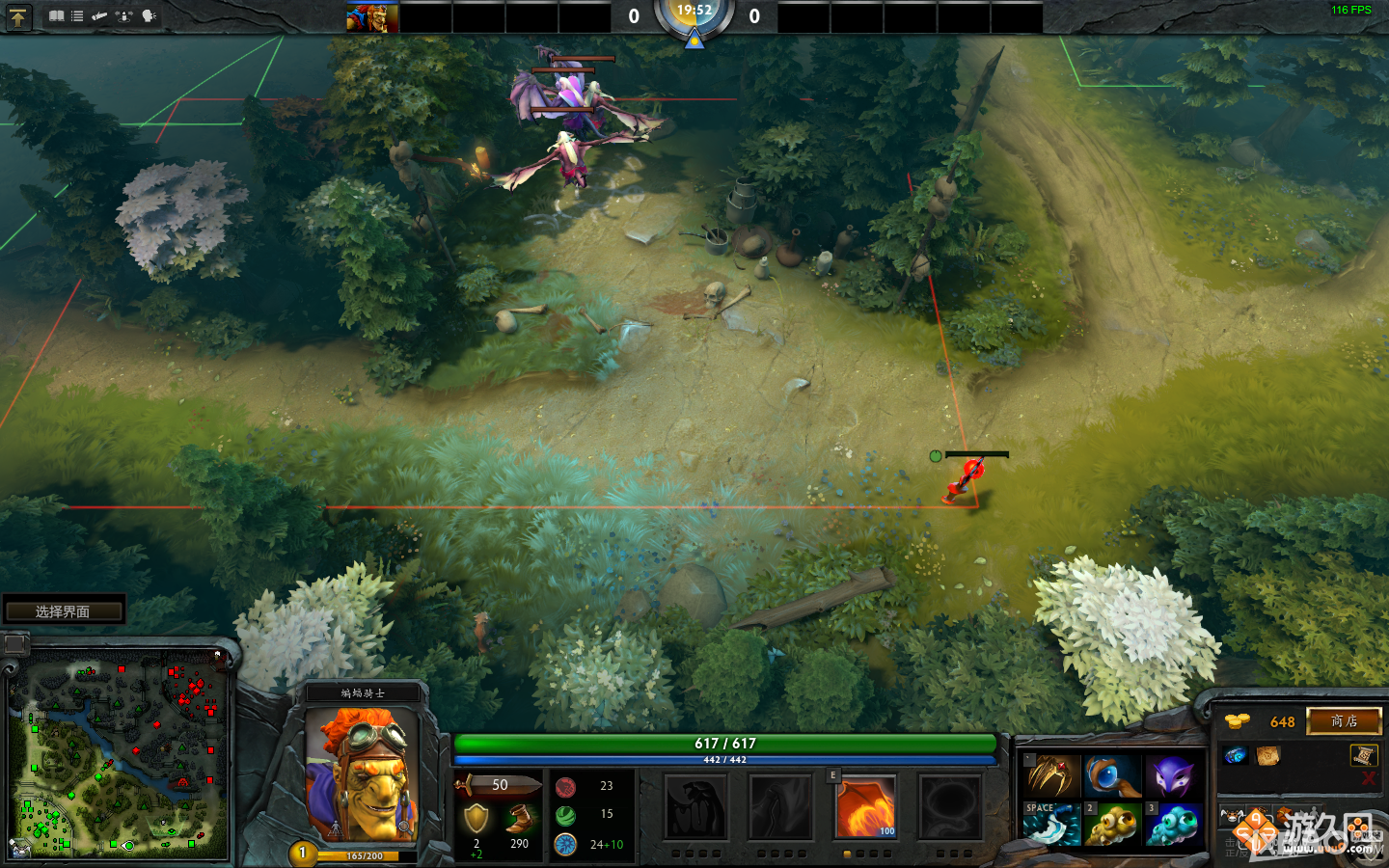1389x868 pixels.
Task: Open the menu via the golden arrow at top left
Action: pyautogui.click(x=19, y=16)
